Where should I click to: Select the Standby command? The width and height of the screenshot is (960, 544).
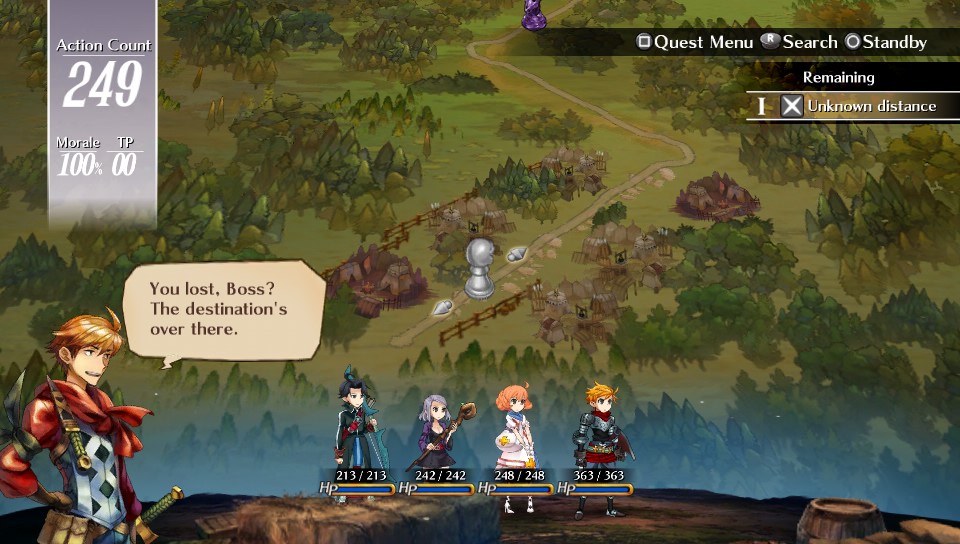pyautogui.click(x=886, y=42)
